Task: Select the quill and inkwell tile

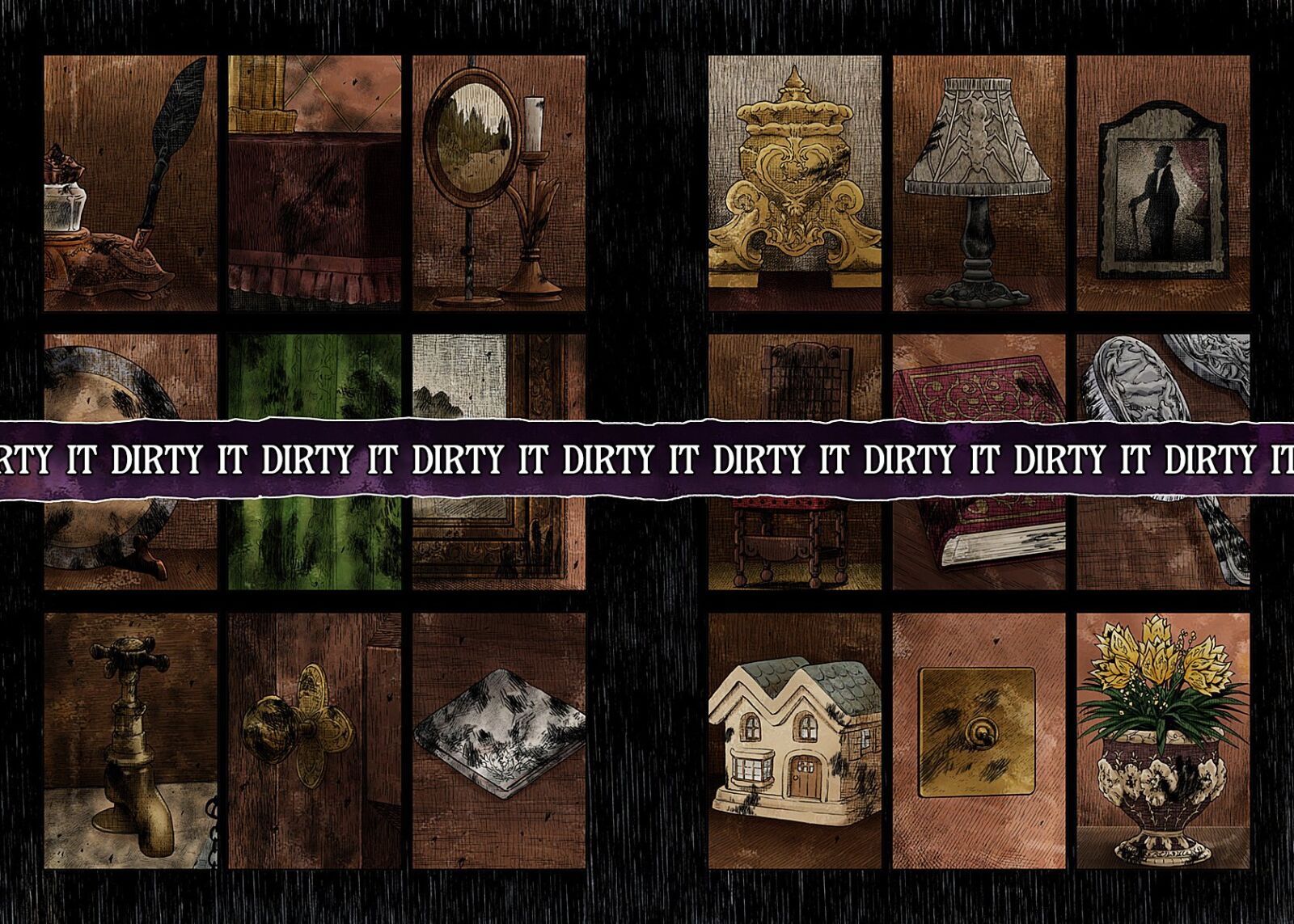Action: point(130,183)
